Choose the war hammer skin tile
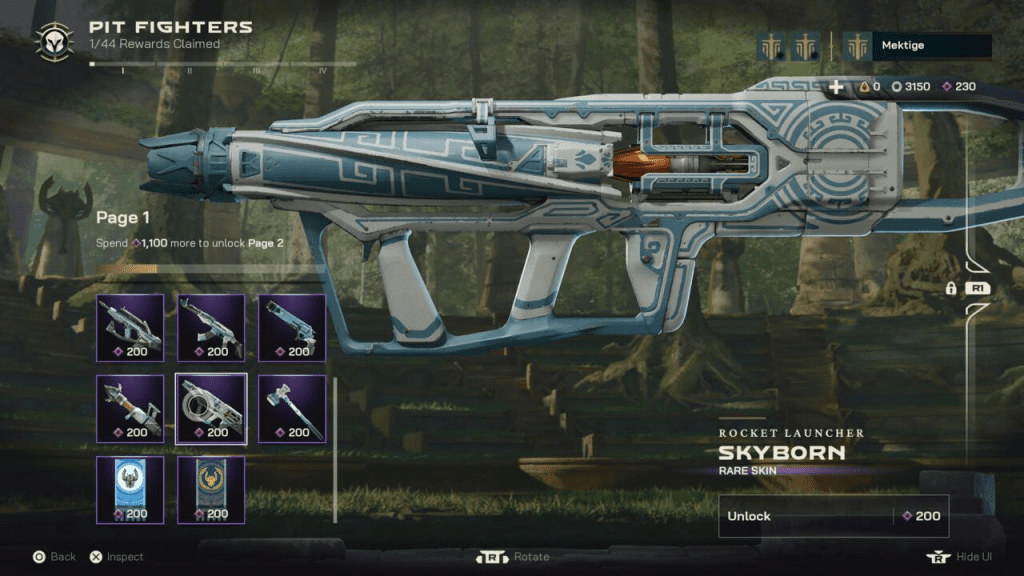 click(x=292, y=408)
